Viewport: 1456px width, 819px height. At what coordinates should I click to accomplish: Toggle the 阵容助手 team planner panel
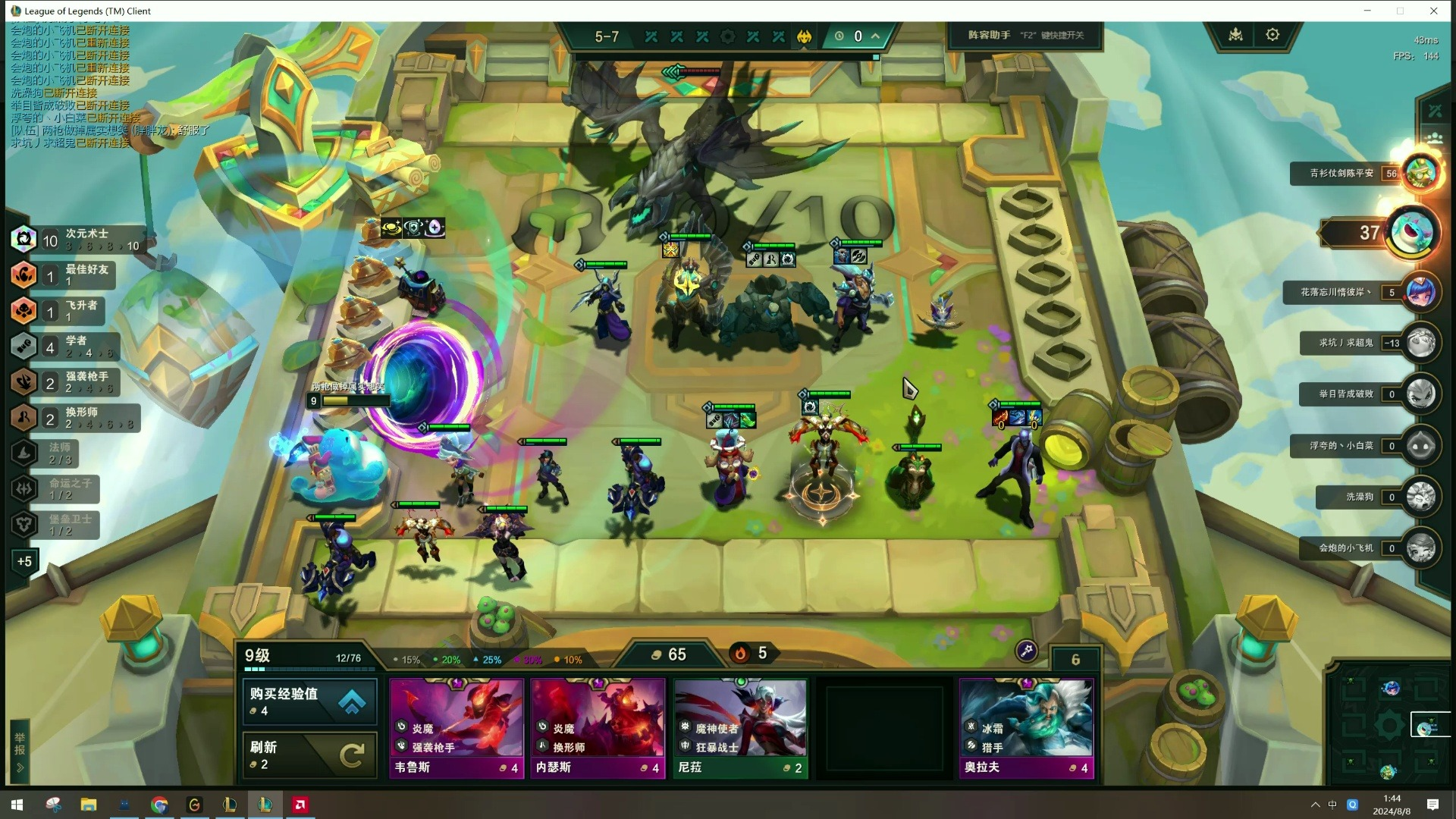[x=1025, y=35]
